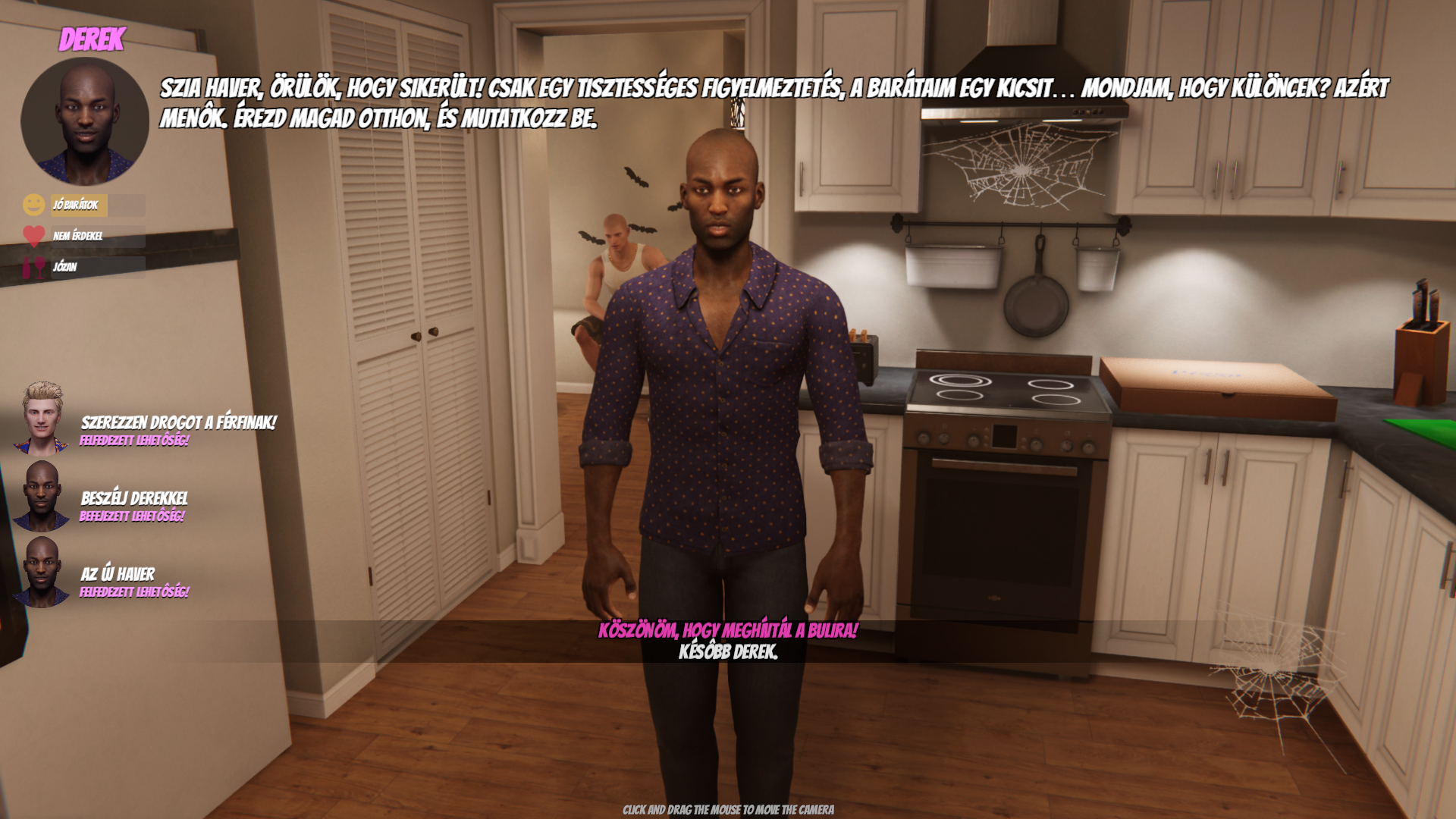The width and height of the screenshot is (1456, 819).
Task: Open the "Szerezzen drogot a férfinak!" opportunity
Action: tap(177, 423)
